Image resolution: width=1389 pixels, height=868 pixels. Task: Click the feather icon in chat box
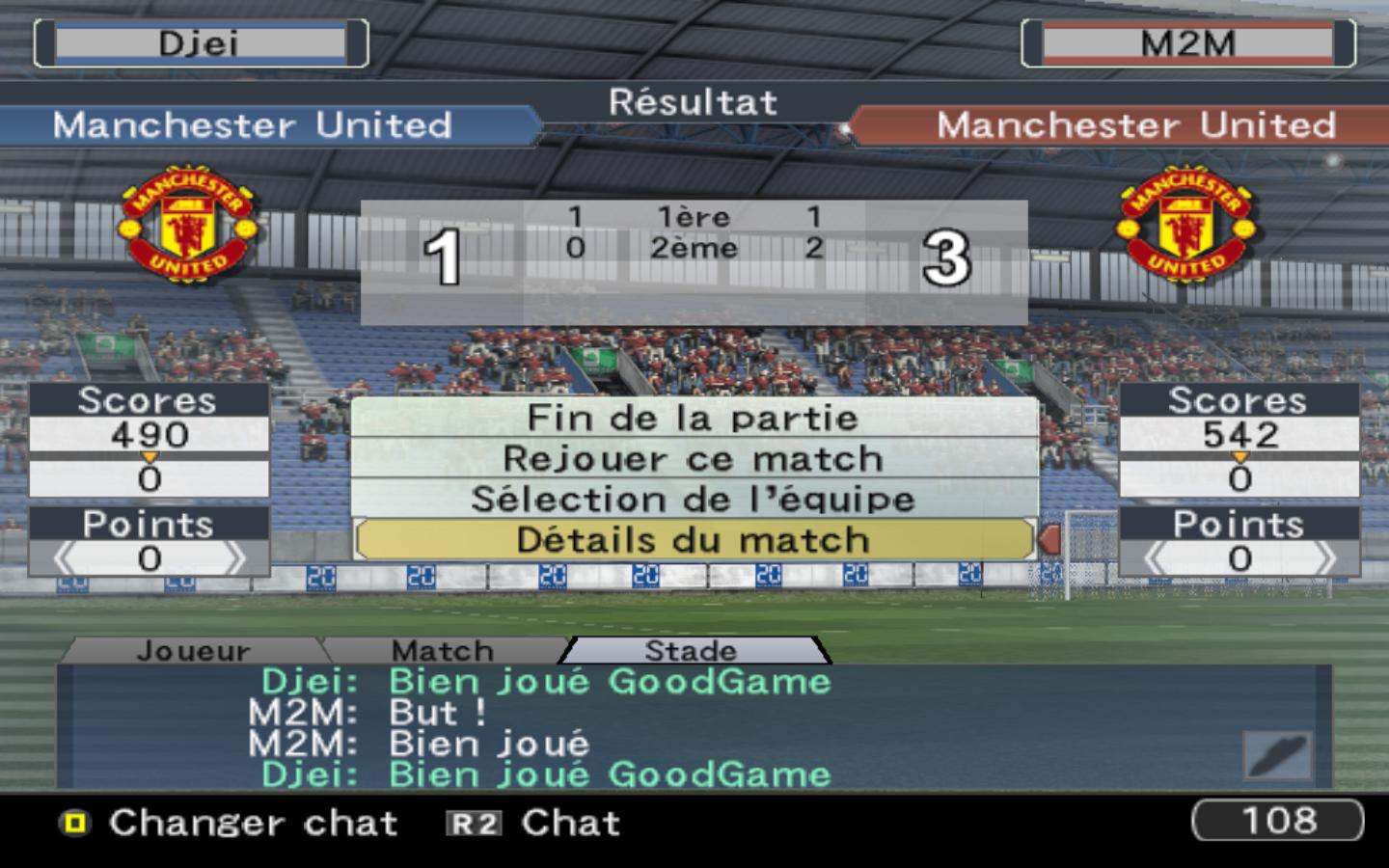point(1276,754)
